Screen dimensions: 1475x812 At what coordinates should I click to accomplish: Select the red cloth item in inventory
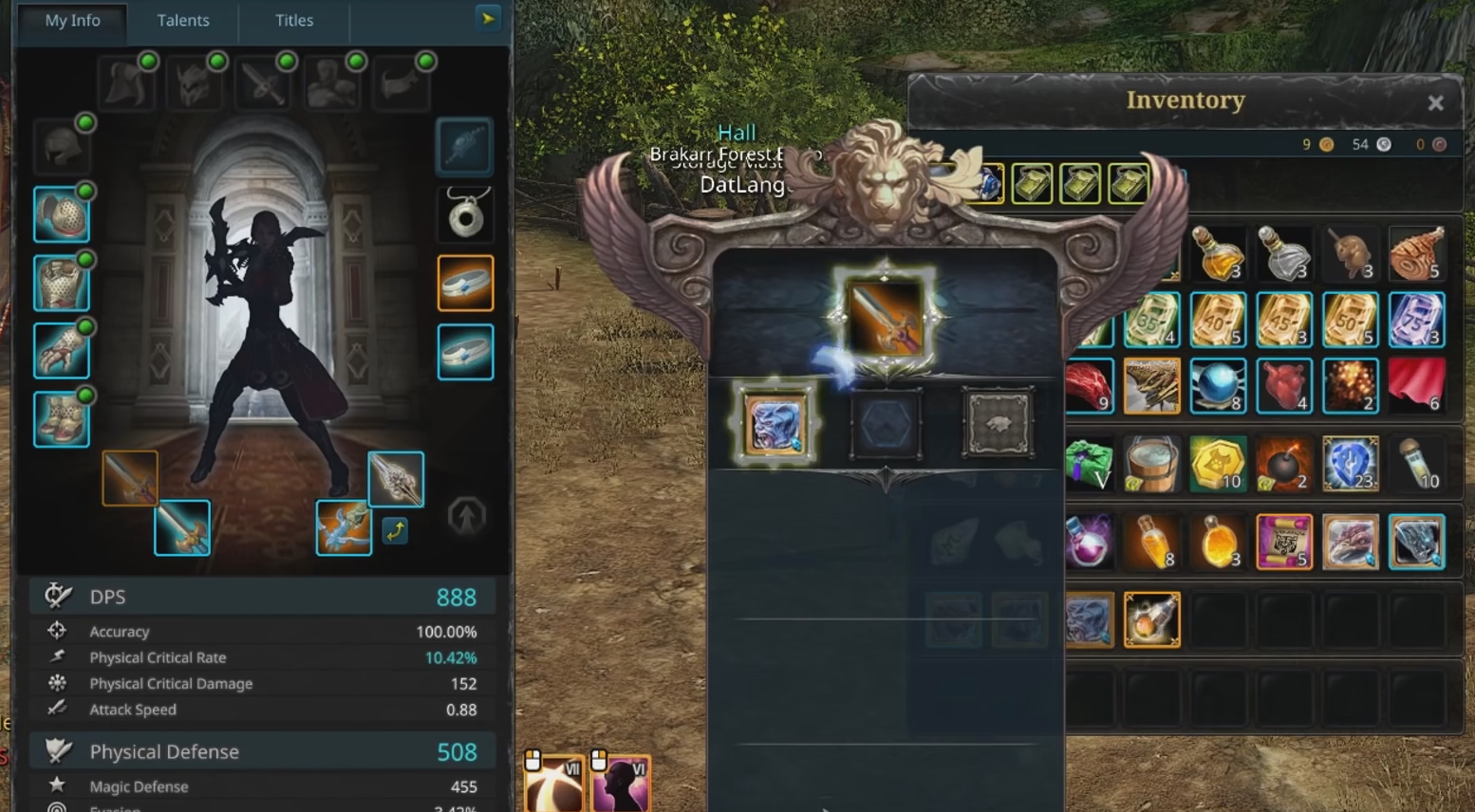pos(1416,385)
